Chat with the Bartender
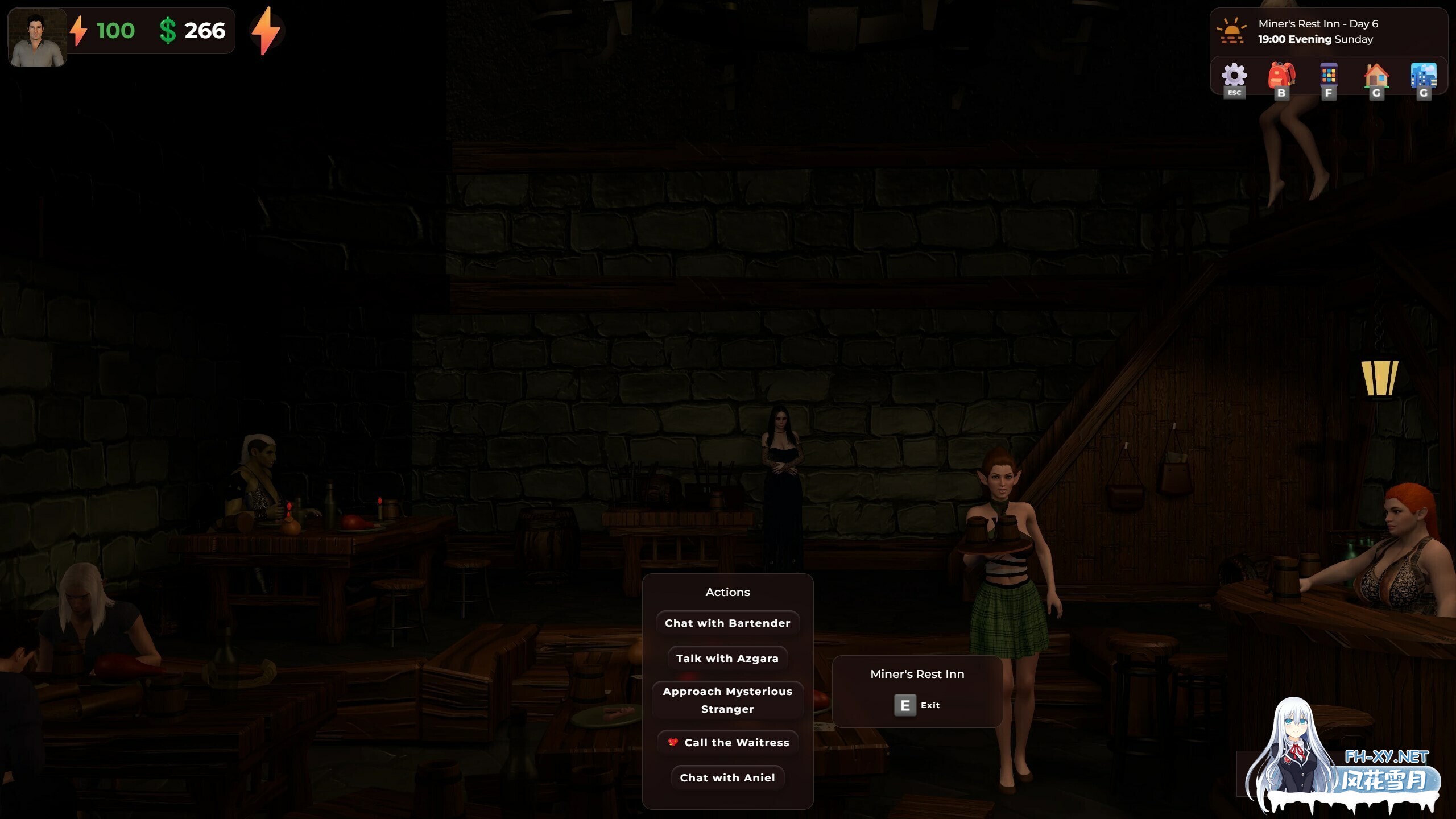 [727, 623]
